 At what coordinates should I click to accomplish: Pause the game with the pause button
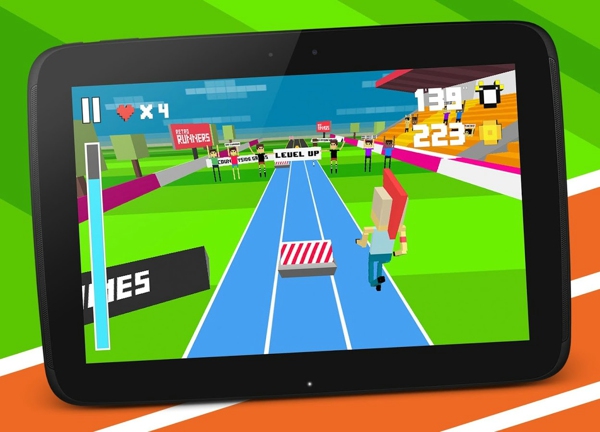(91, 109)
